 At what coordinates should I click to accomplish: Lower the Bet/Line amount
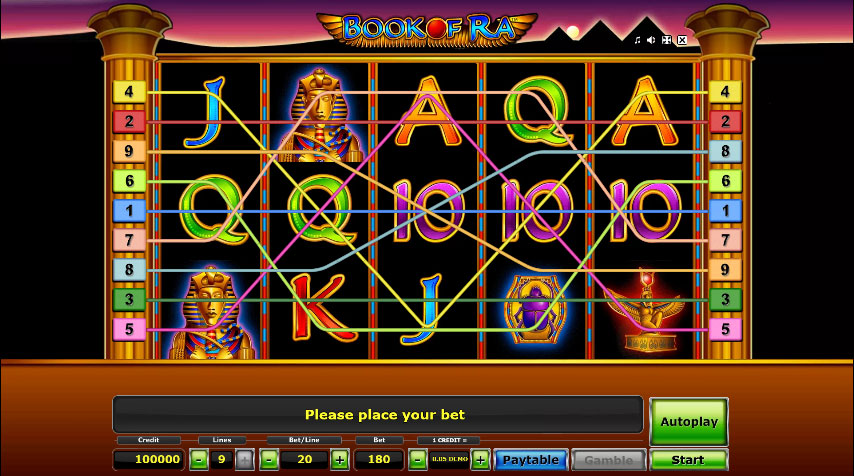pyautogui.click(x=268, y=460)
